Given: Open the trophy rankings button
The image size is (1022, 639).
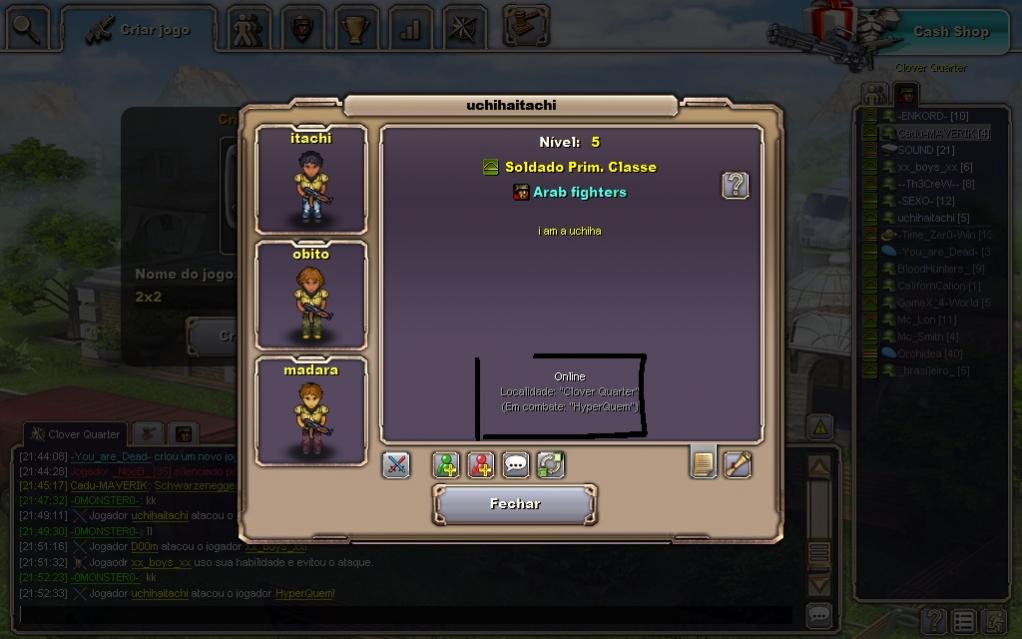Looking at the screenshot, I should pos(355,29).
